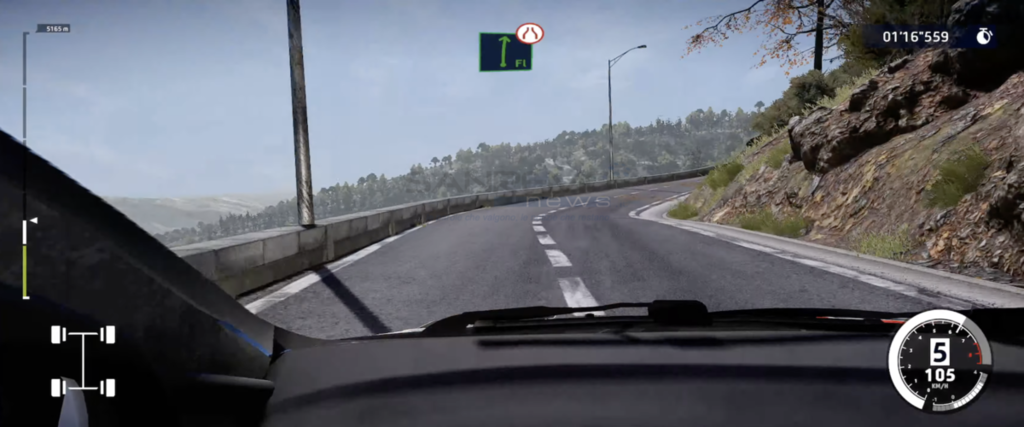Click the vertical stage progress track
Image resolution: width=1024 pixels, height=427 pixels.
[x=25, y=165]
